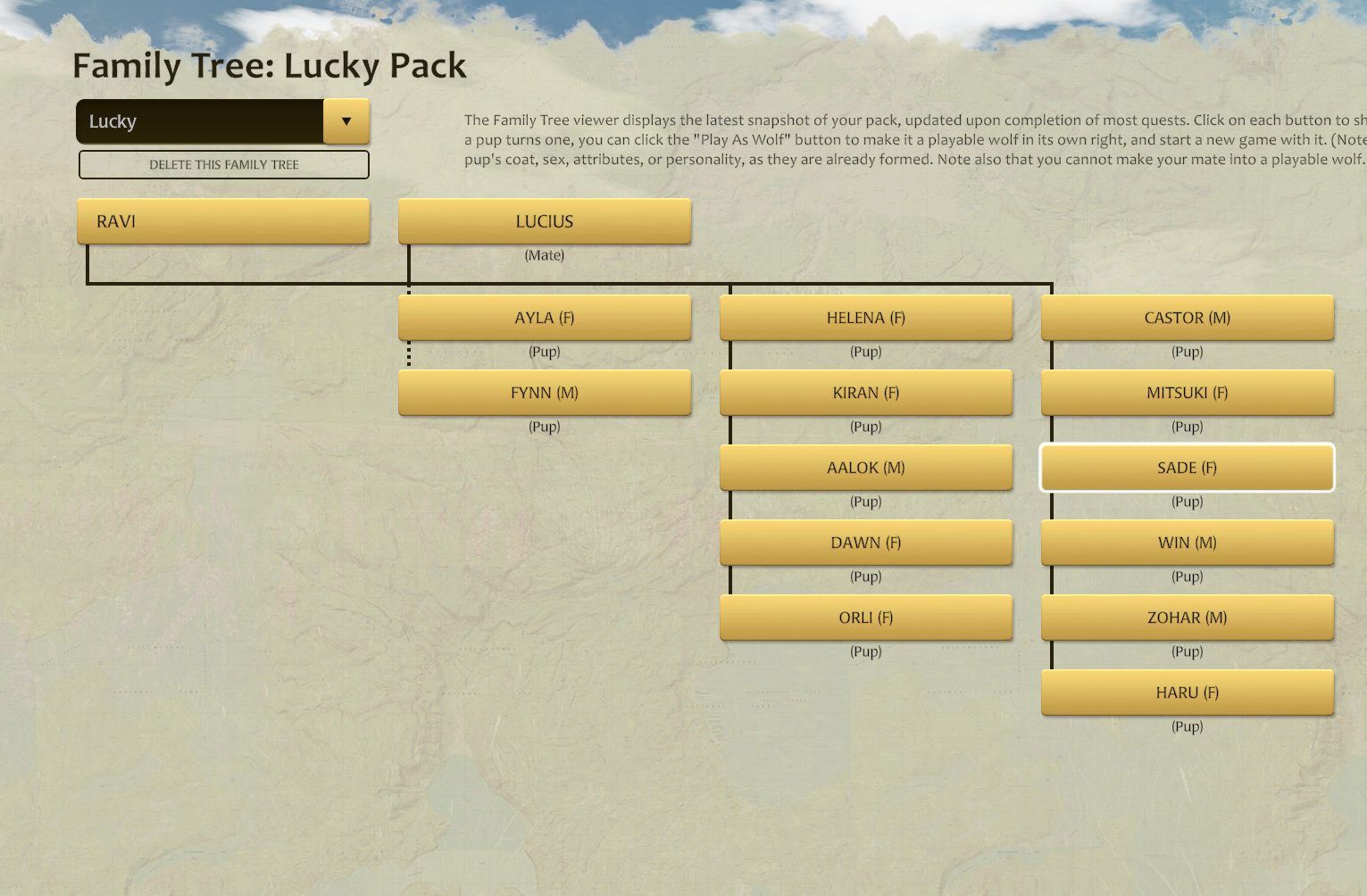Open ORLI's pup entry
The image size is (1367, 896).
coord(865,617)
